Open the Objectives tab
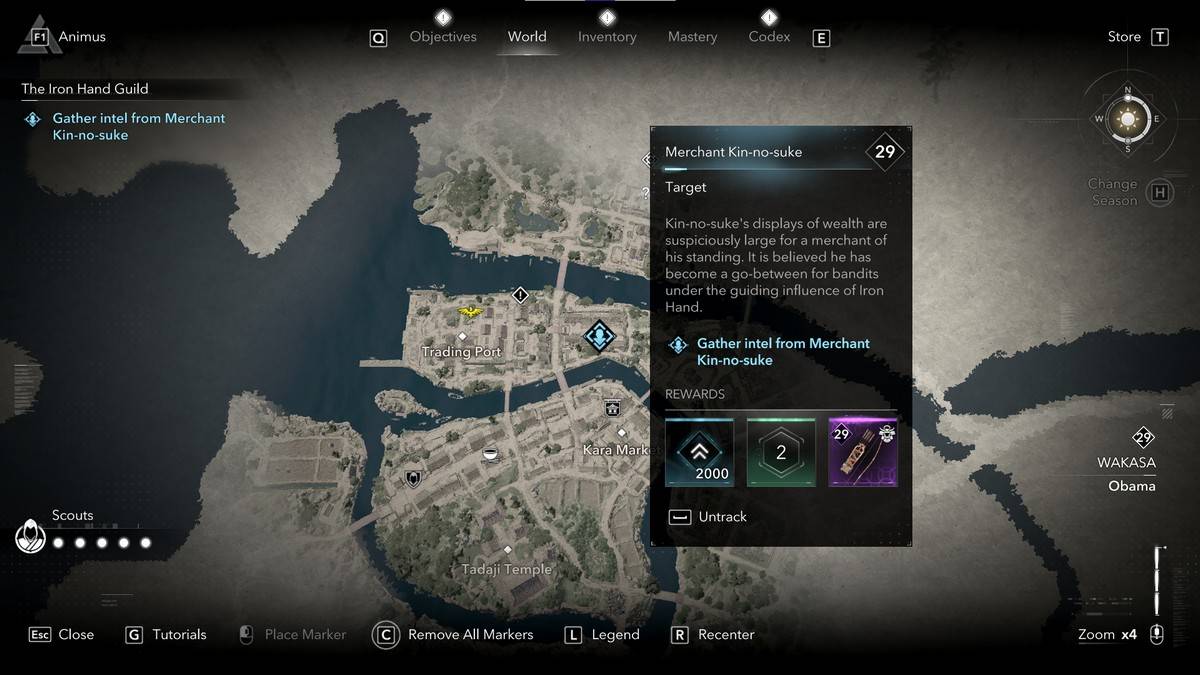 point(443,37)
